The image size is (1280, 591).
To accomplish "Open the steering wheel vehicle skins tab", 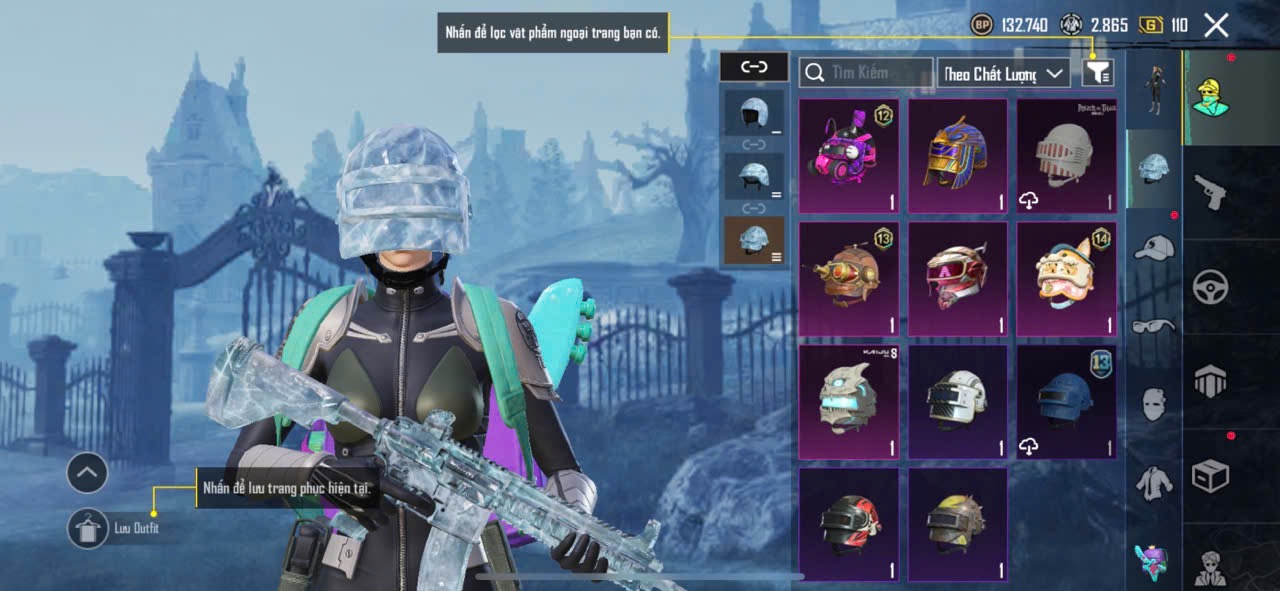I will tap(1210, 287).
